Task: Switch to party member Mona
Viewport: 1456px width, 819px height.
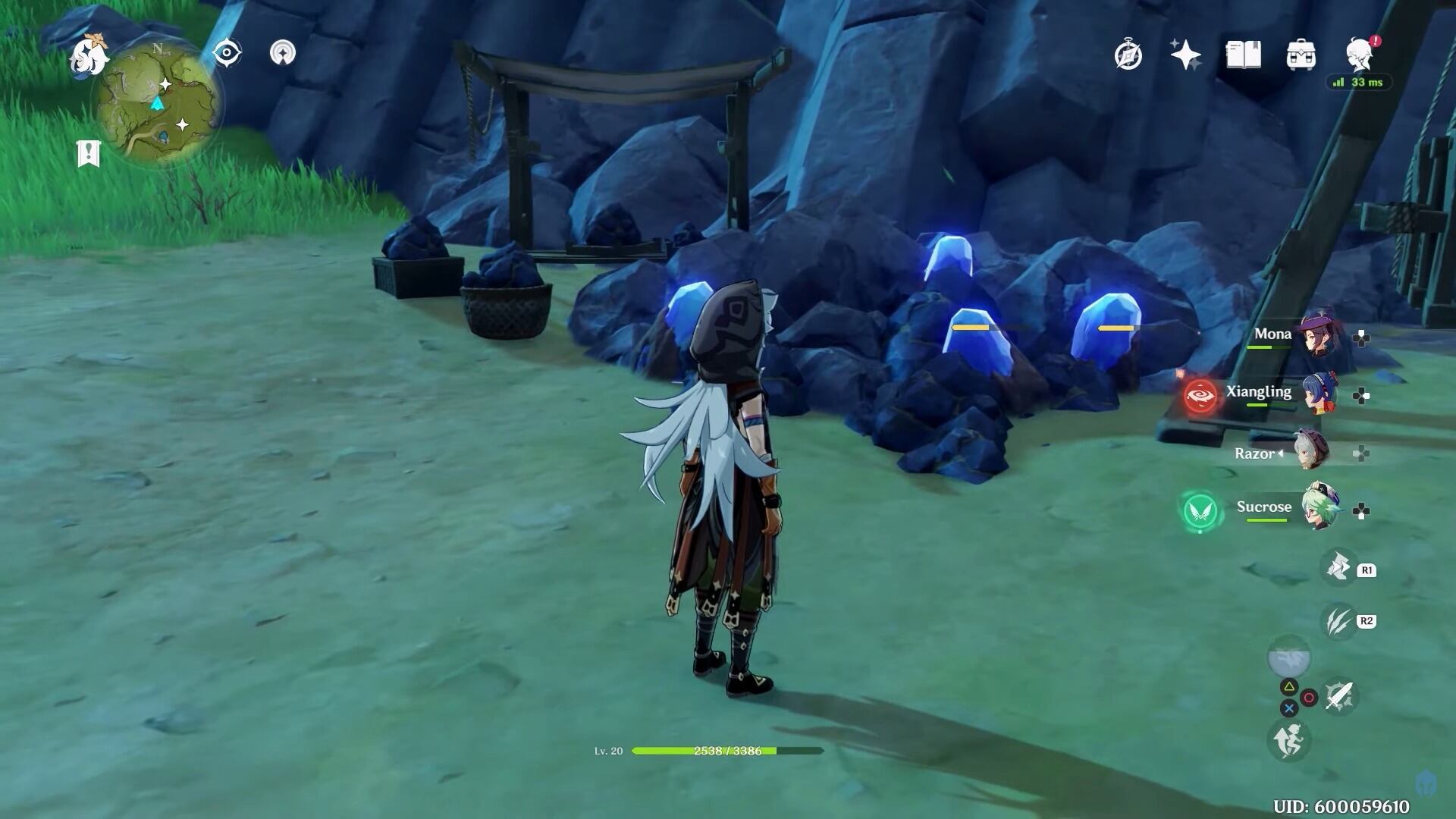Action: click(1319, 335)
